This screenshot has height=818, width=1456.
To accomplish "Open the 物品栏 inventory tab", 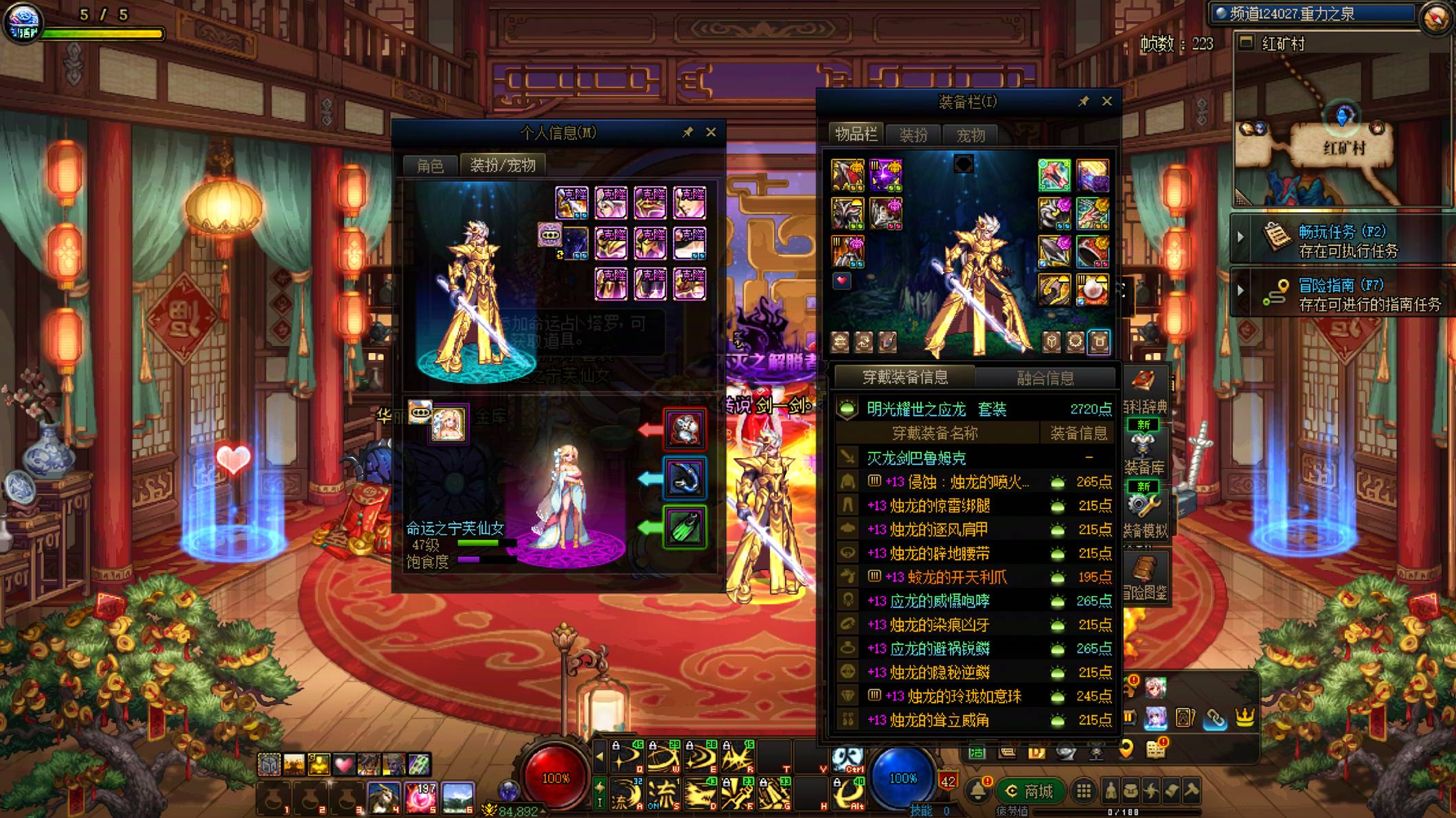I will pos(856,135).
